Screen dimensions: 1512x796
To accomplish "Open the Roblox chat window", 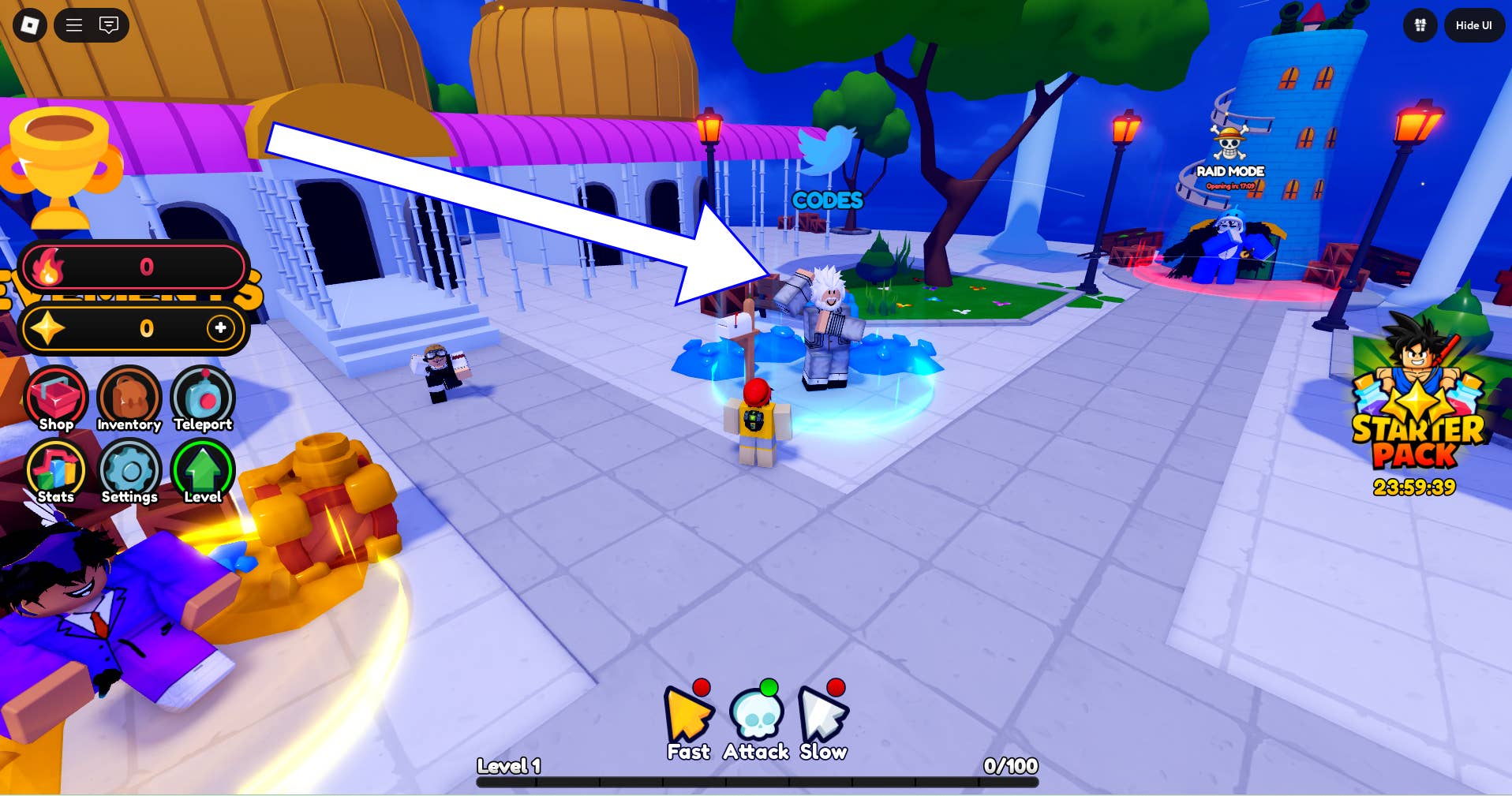I will [109, 25].
